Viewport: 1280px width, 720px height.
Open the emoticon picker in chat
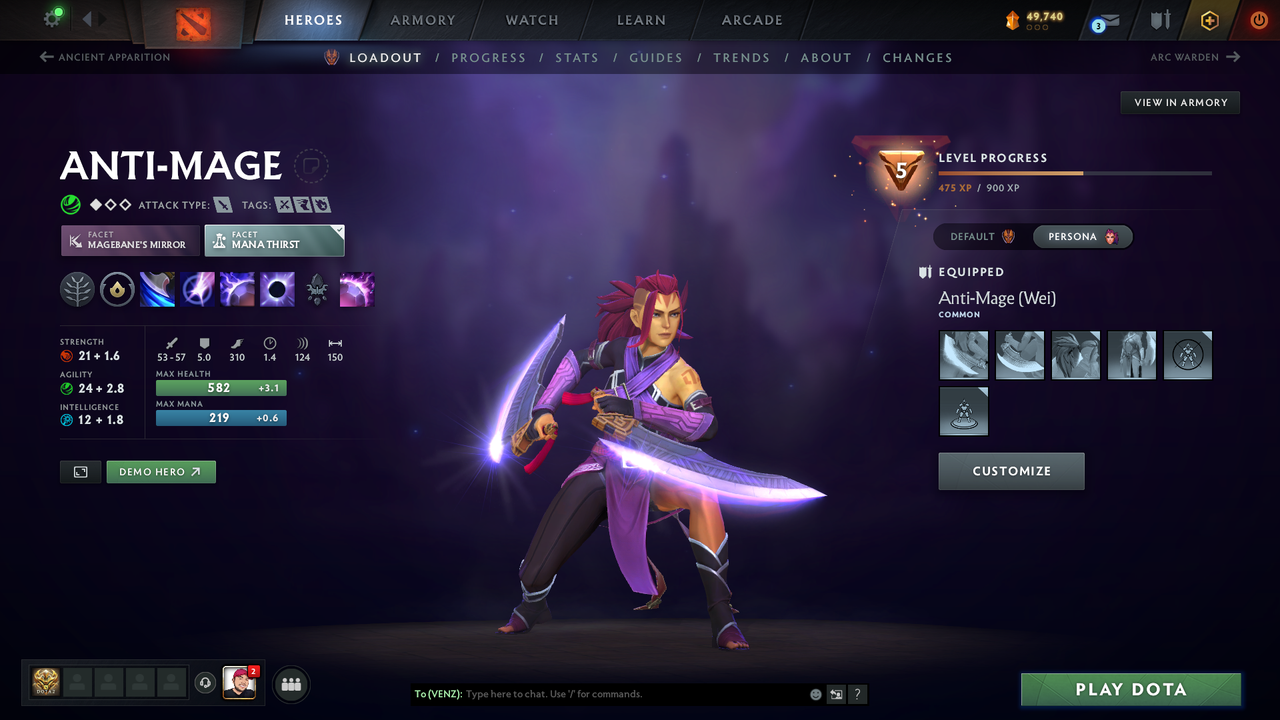coord(815,693)
